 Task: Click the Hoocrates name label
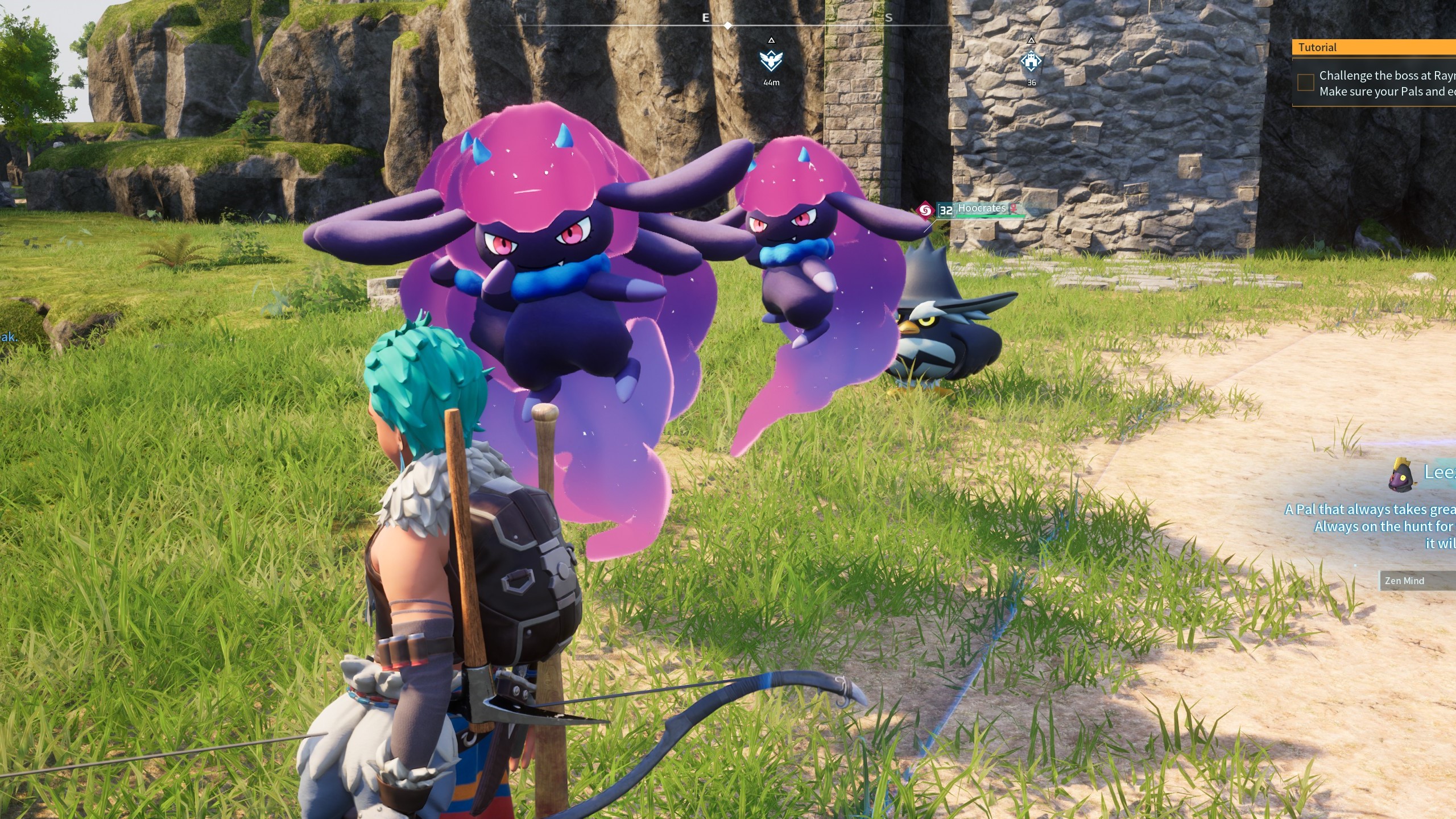[982, 209]
